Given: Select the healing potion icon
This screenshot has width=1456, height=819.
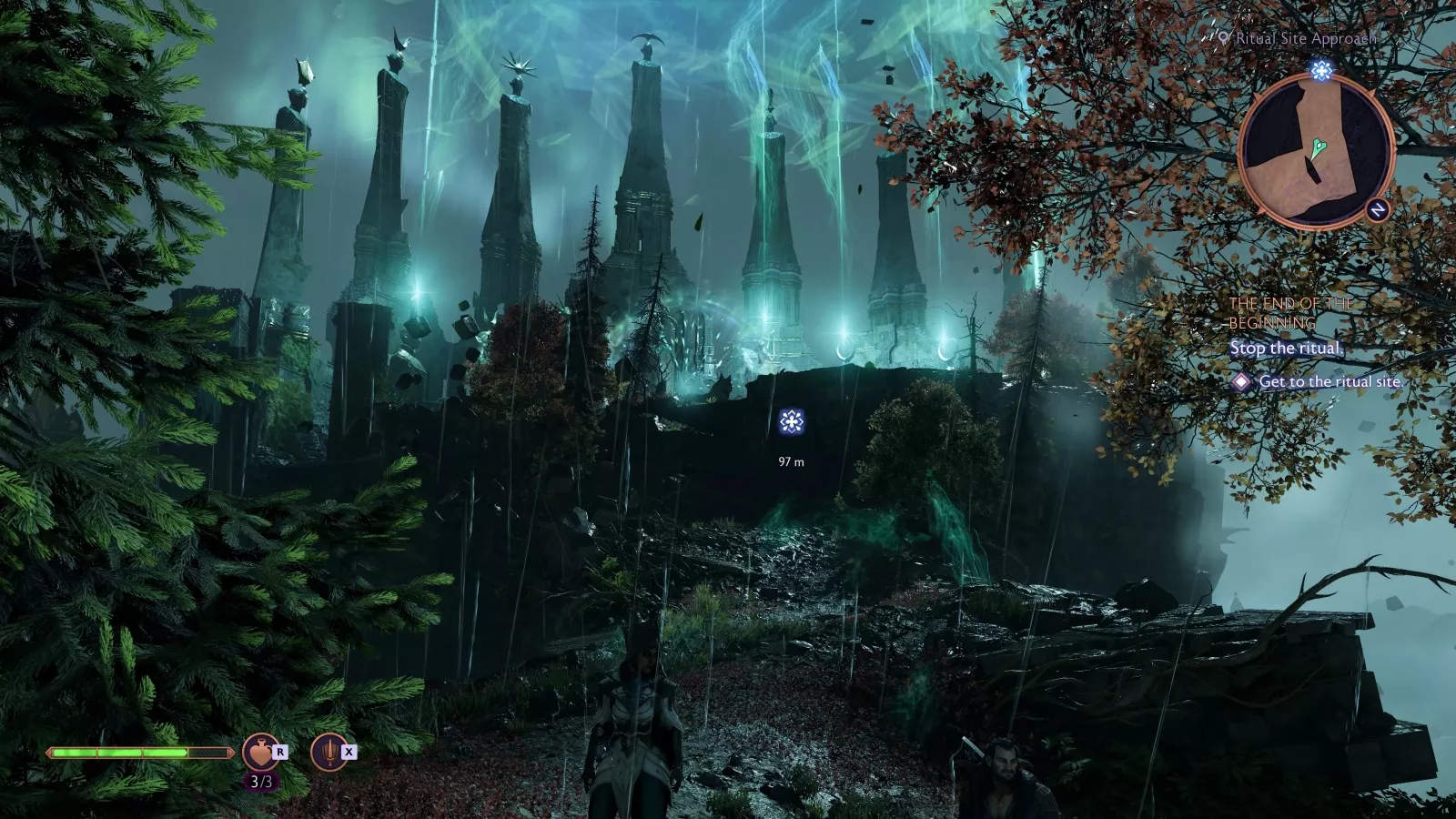Looking at the screenshot, I should [260, 753].
